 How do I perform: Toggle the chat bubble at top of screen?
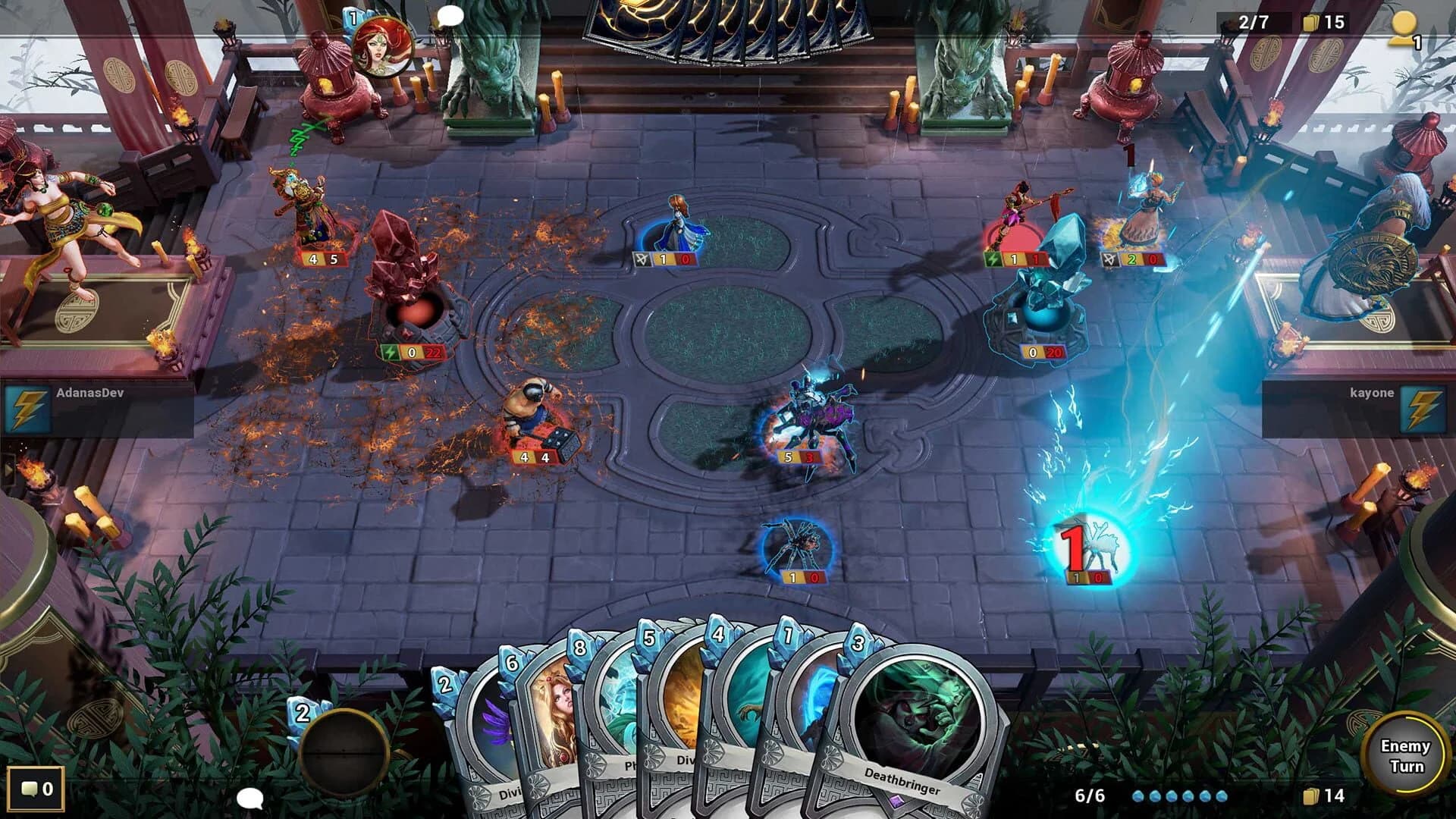tap(449, 15)
